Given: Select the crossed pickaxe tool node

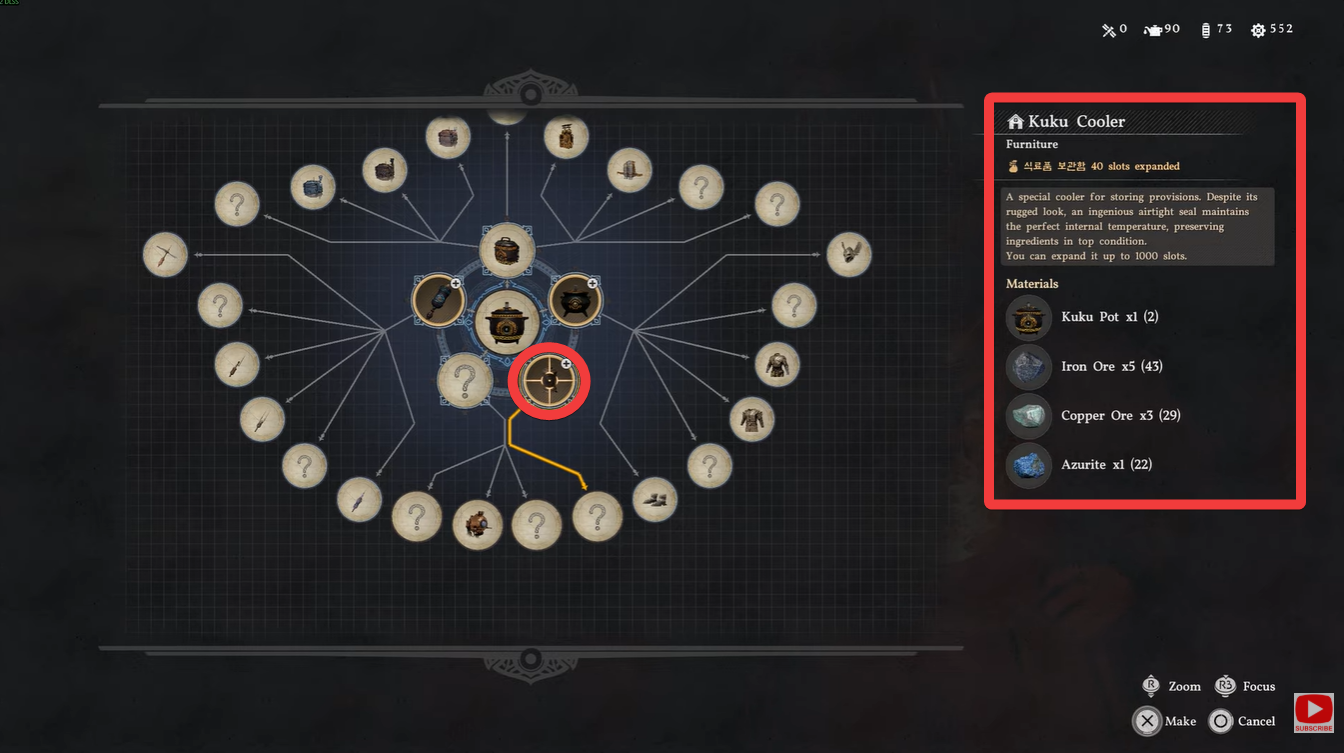Looking at the screenshot, I should coord(166,255).
